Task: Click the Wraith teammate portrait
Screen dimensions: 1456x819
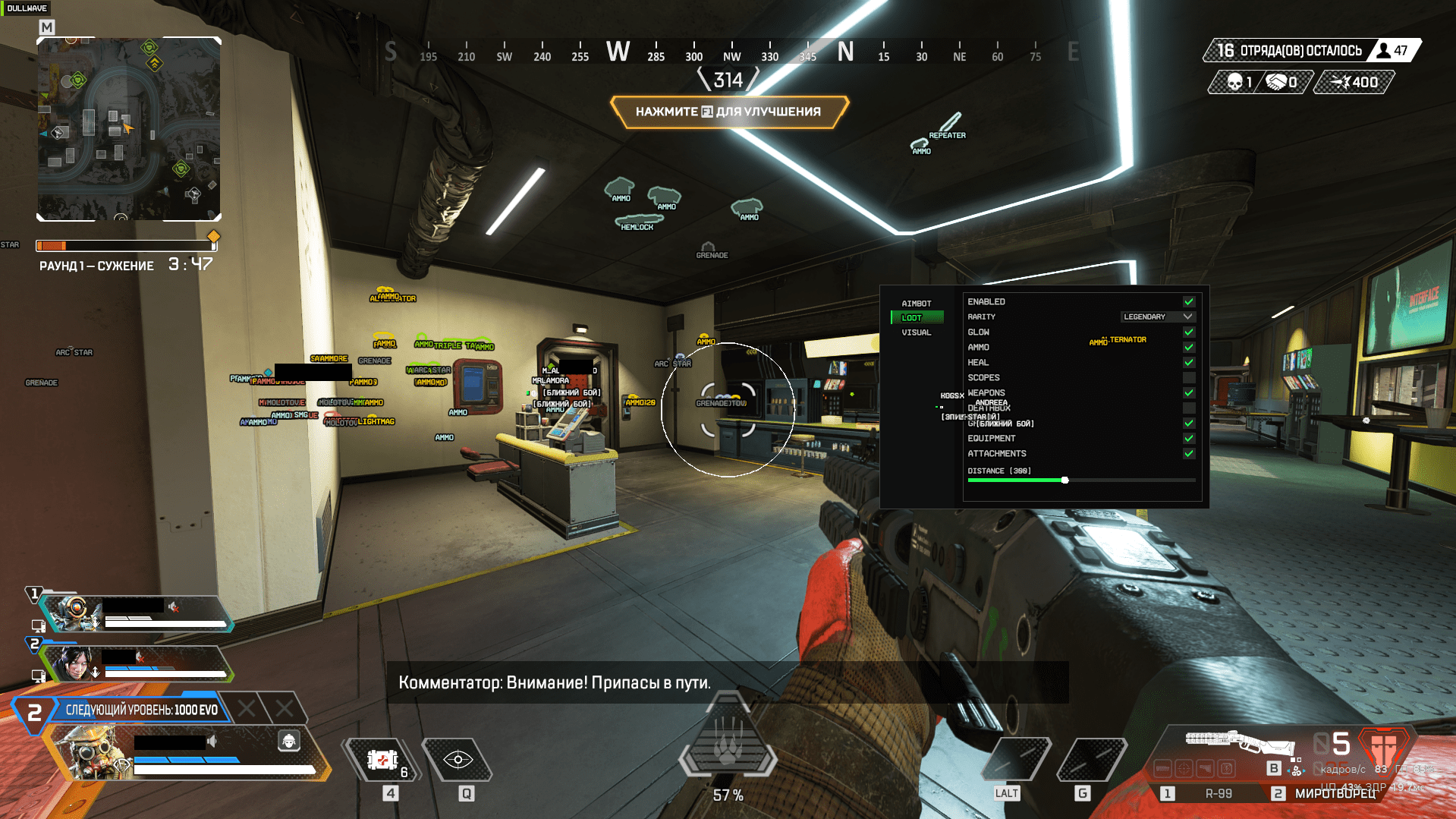Action: coord(74,664)
